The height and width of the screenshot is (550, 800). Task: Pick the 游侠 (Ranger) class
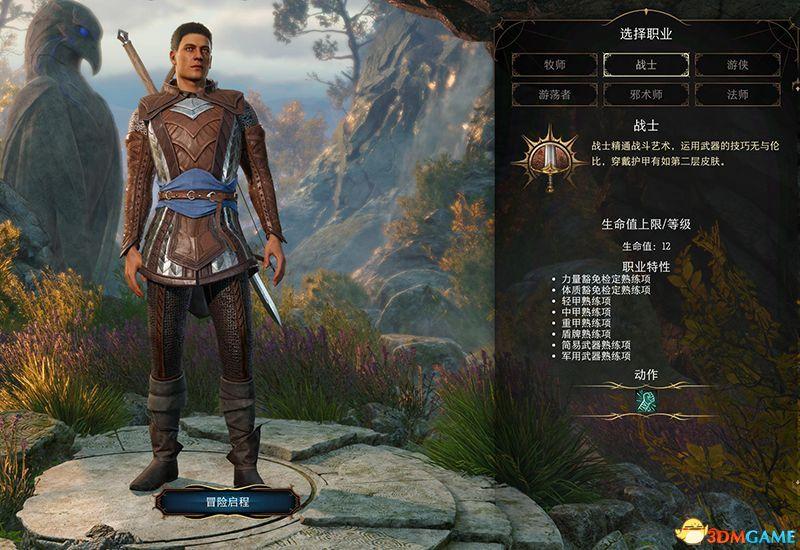(x=737, y=63)
